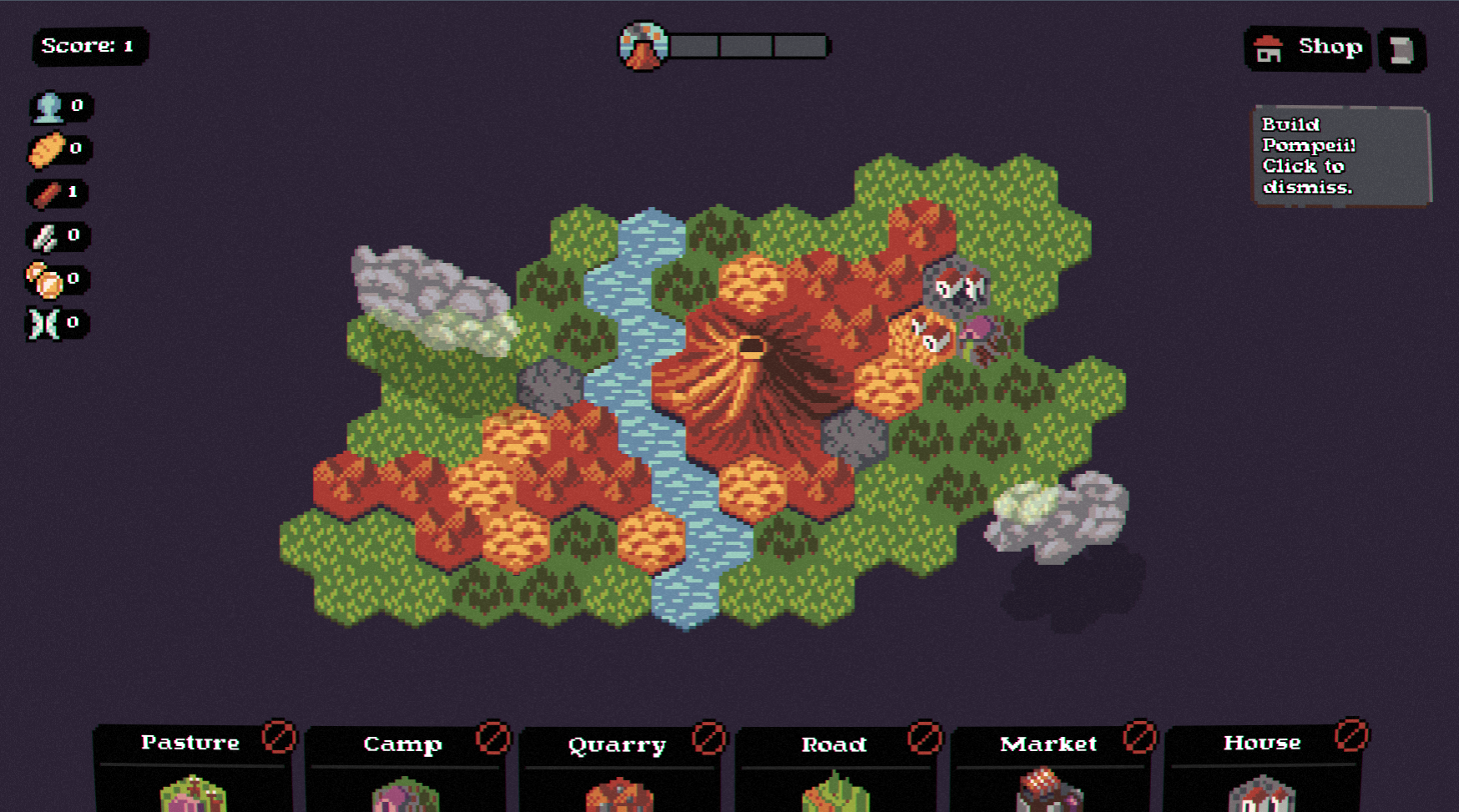Click the scroll icon beside Shop
This screenshot has height=812, width=1459.
[1402, 50]
